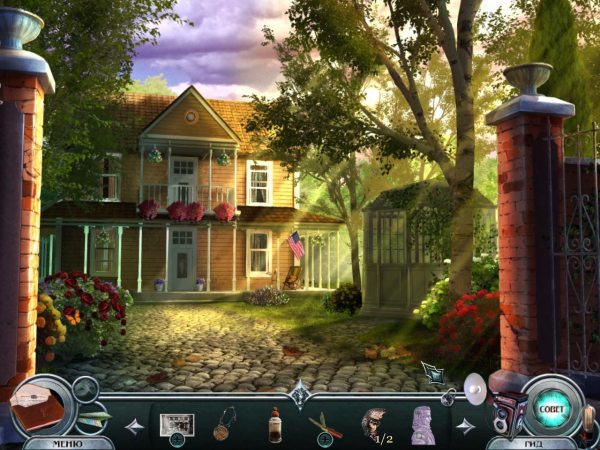
Task: Select the photograph in the inventory
Action: click(176, 423)
